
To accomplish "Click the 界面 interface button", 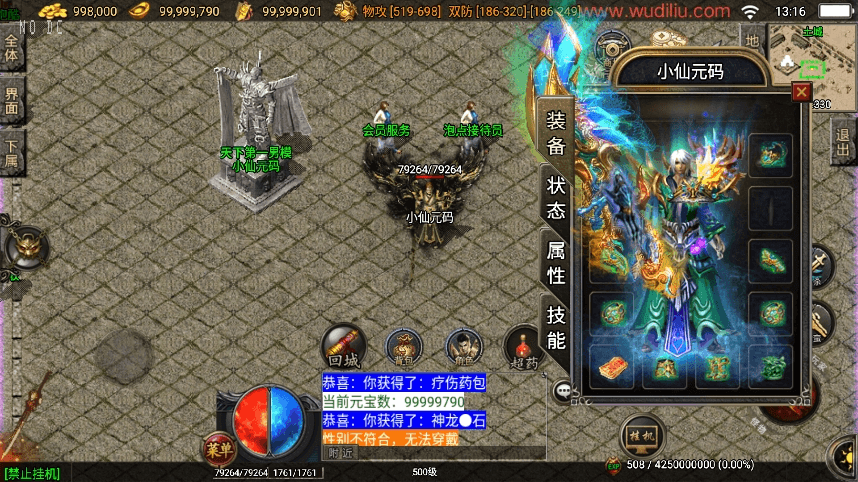I will point(11,100).
